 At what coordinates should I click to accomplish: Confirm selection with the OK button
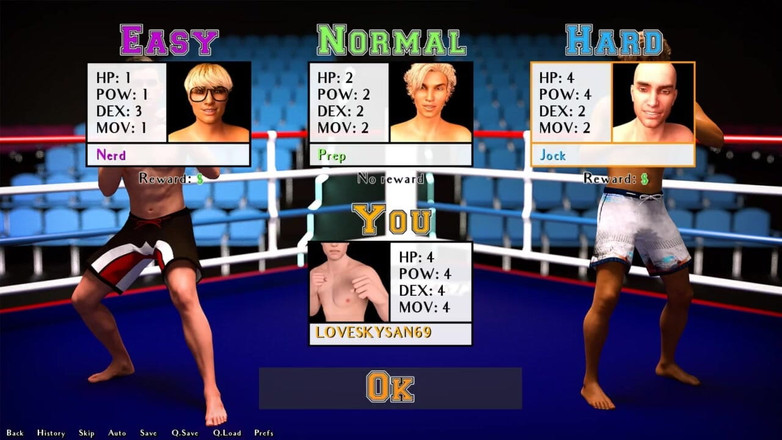pos(390,388)
